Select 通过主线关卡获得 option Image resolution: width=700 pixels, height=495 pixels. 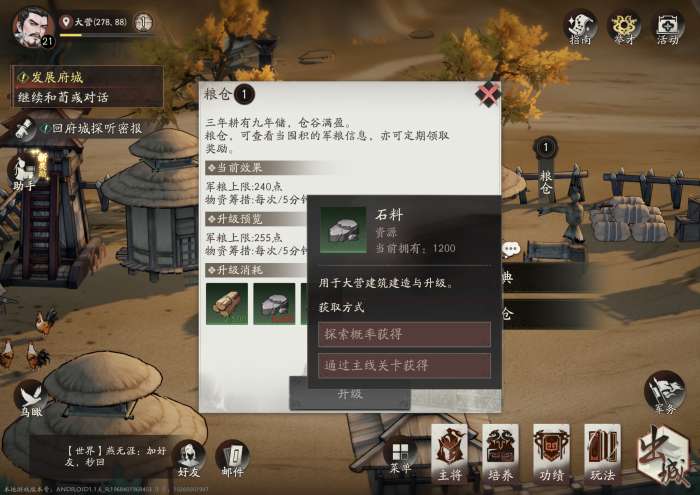[404, 365]
